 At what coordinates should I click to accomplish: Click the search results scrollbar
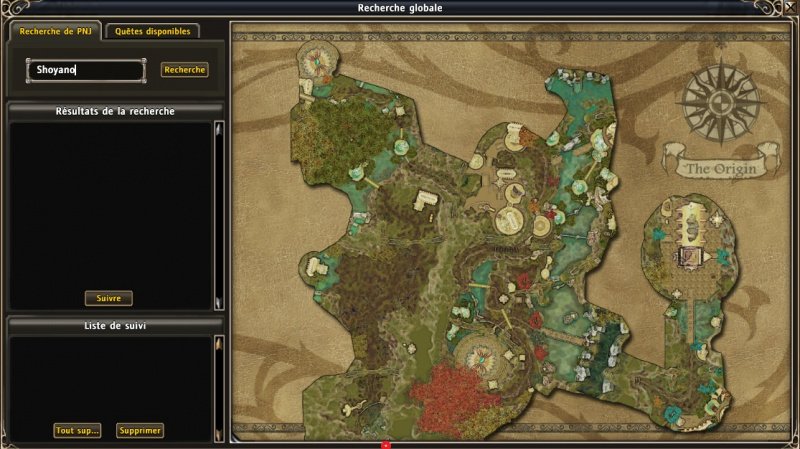[218, 215]
